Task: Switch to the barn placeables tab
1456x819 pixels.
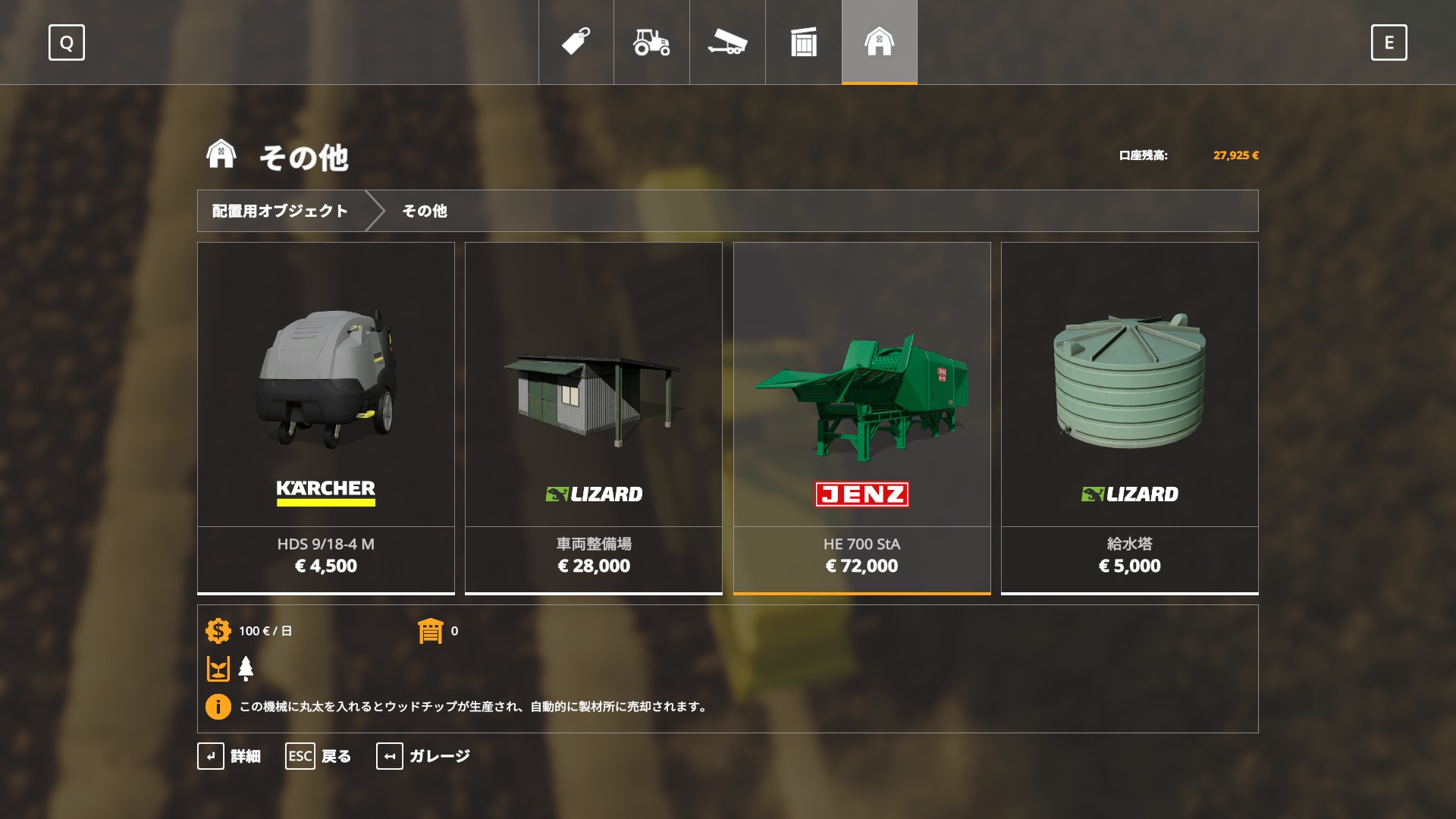Action: pyautogui.click(x=879, y=42)
